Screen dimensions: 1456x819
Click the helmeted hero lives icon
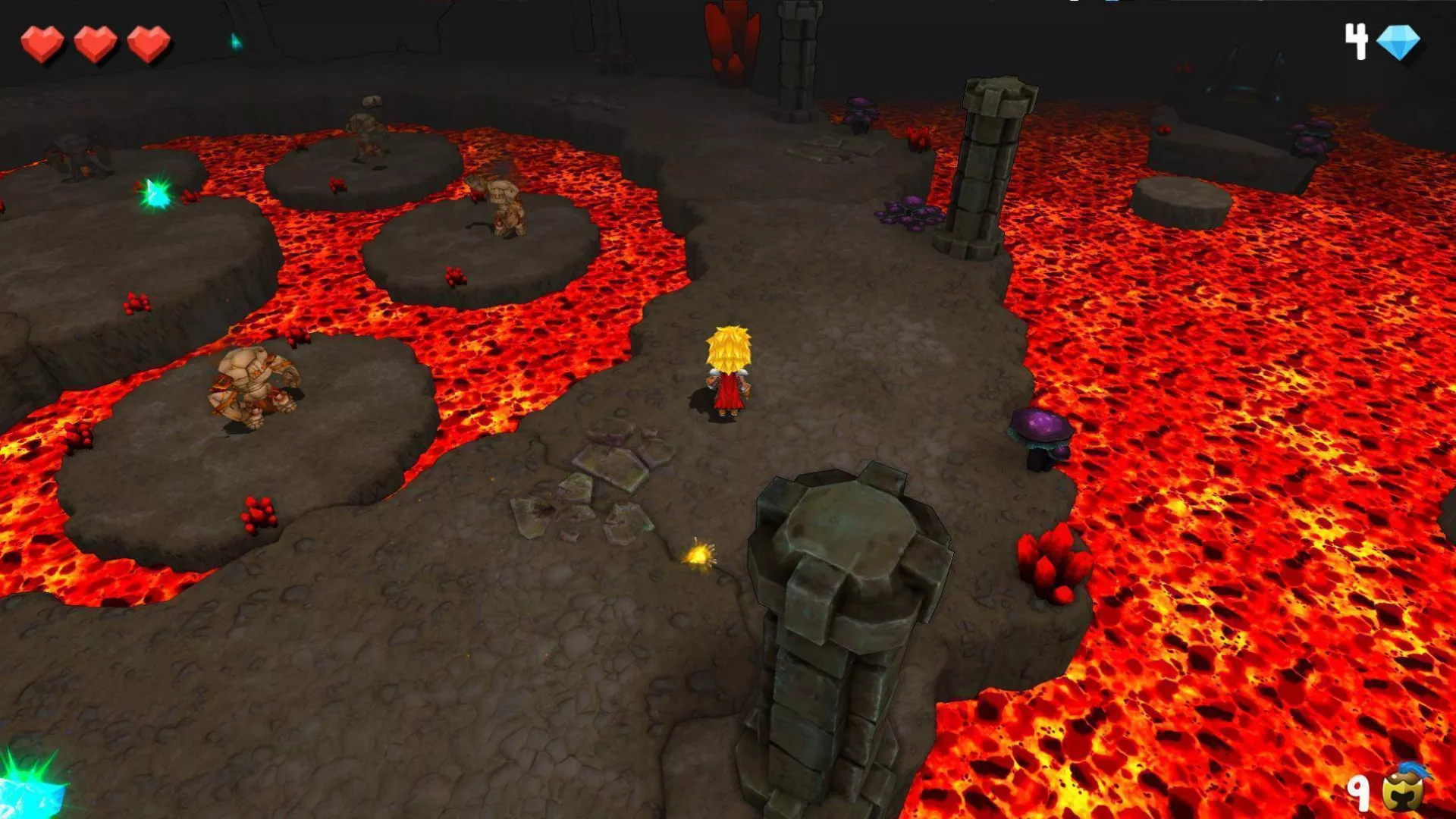(x=1404, y=789)
